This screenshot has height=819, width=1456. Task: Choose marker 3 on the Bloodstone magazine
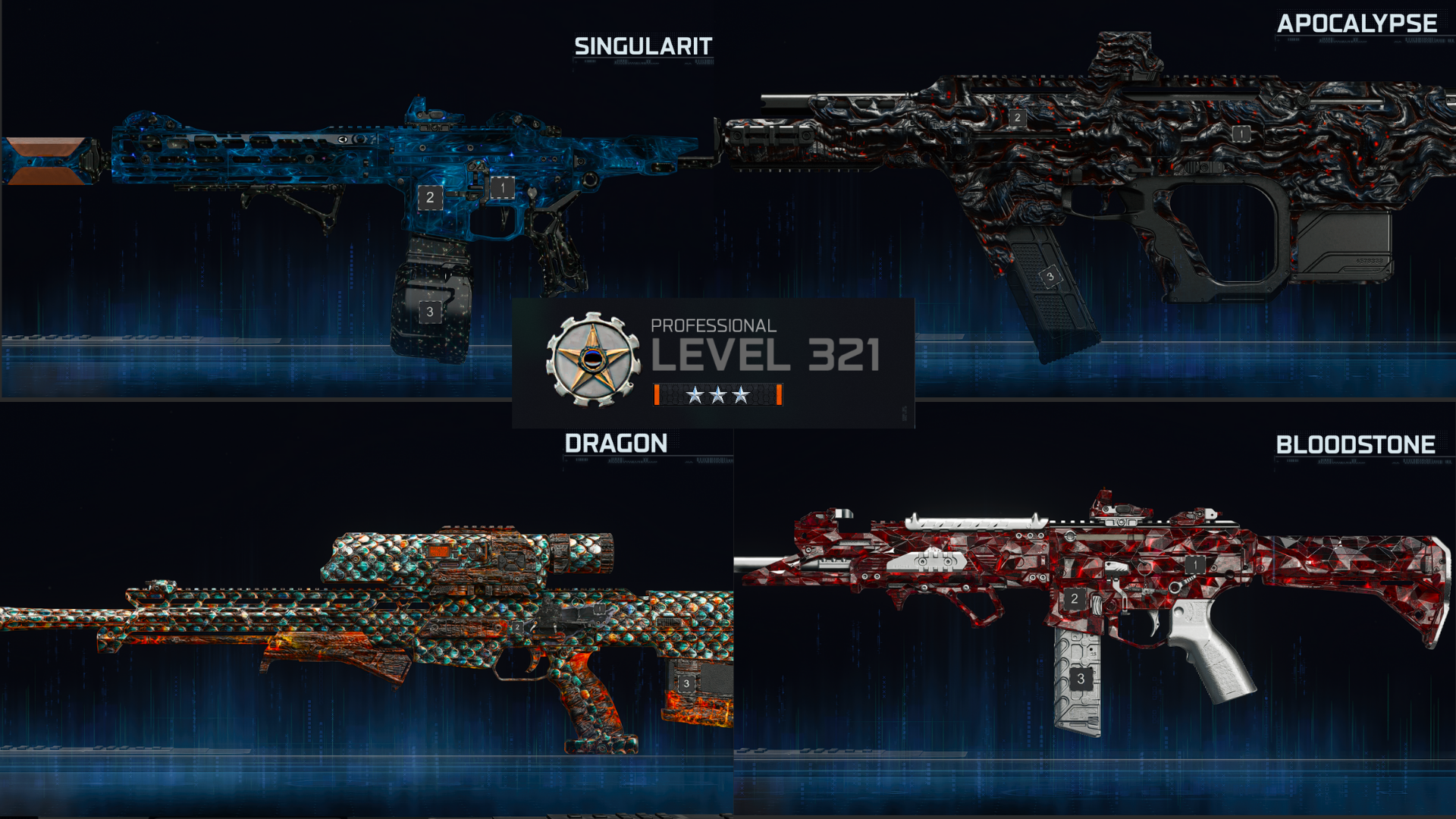coord(1081,679)
